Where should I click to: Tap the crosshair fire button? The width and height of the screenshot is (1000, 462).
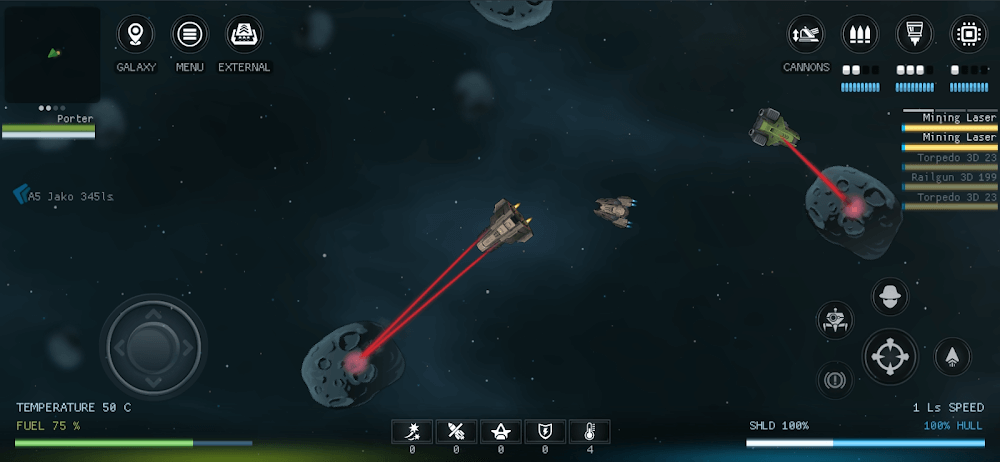pos(890,357)
